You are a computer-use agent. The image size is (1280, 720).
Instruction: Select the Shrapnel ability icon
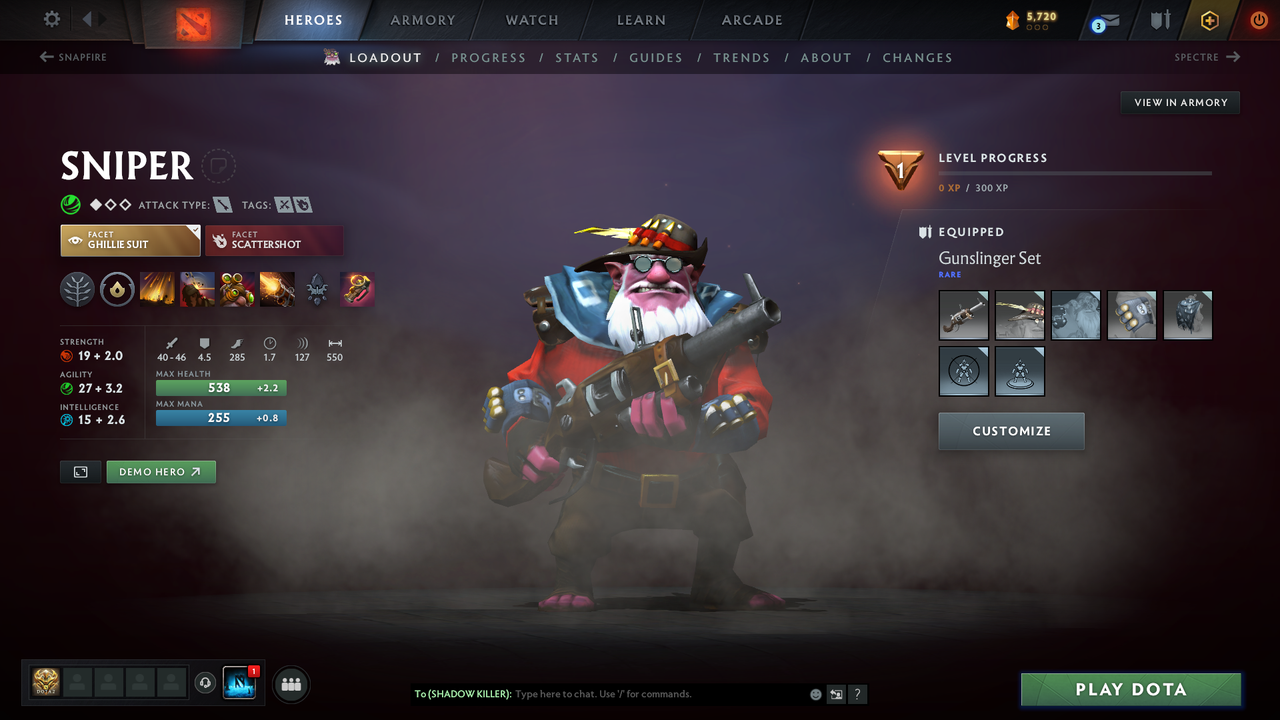(157, 289)
